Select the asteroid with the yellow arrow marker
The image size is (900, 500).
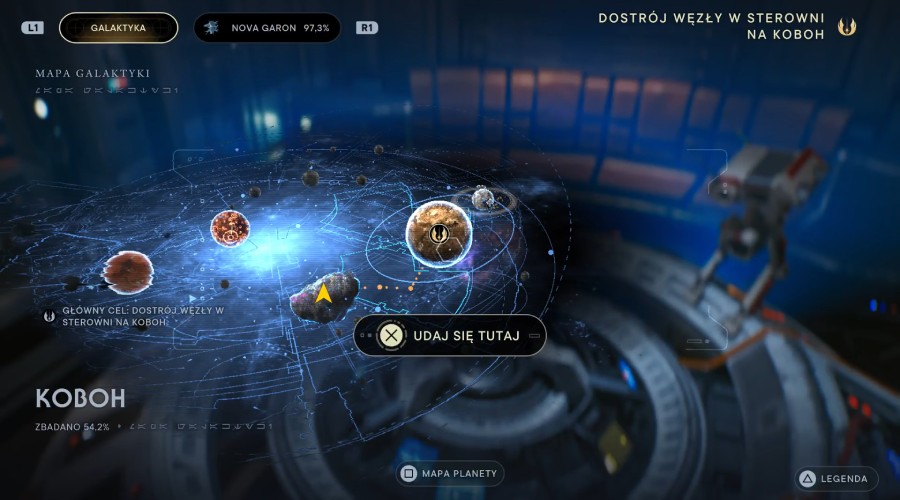pos(323,295)
